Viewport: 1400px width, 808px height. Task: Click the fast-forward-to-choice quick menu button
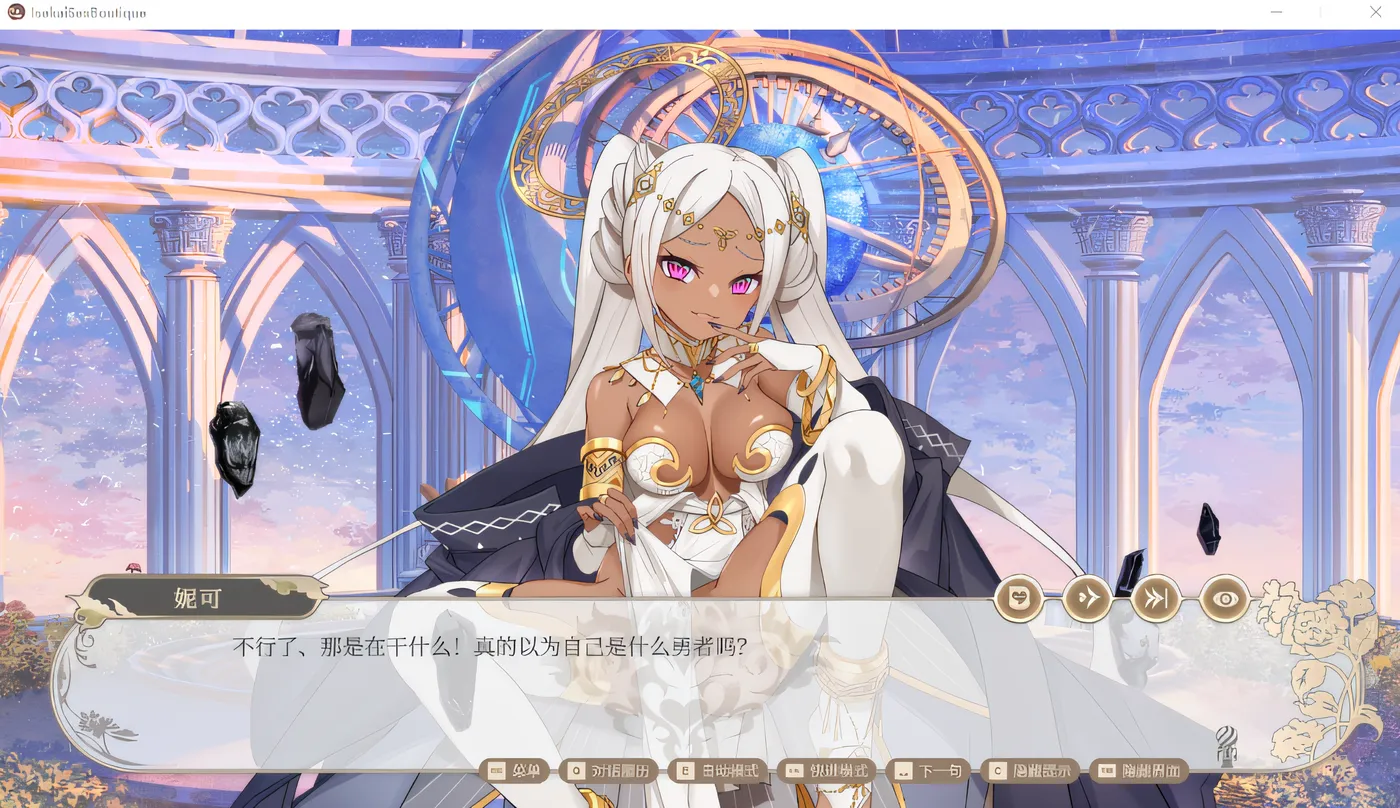1157,598
